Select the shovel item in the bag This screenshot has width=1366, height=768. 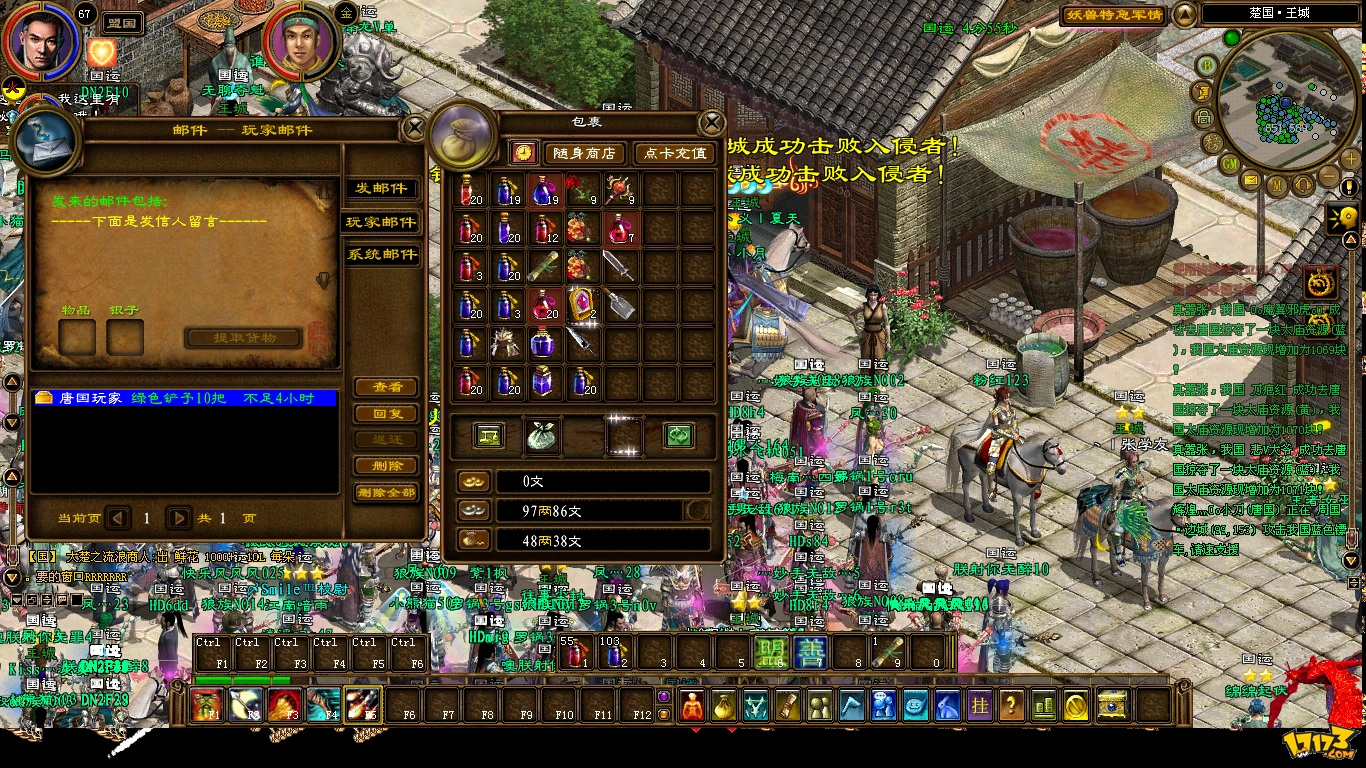620,305
